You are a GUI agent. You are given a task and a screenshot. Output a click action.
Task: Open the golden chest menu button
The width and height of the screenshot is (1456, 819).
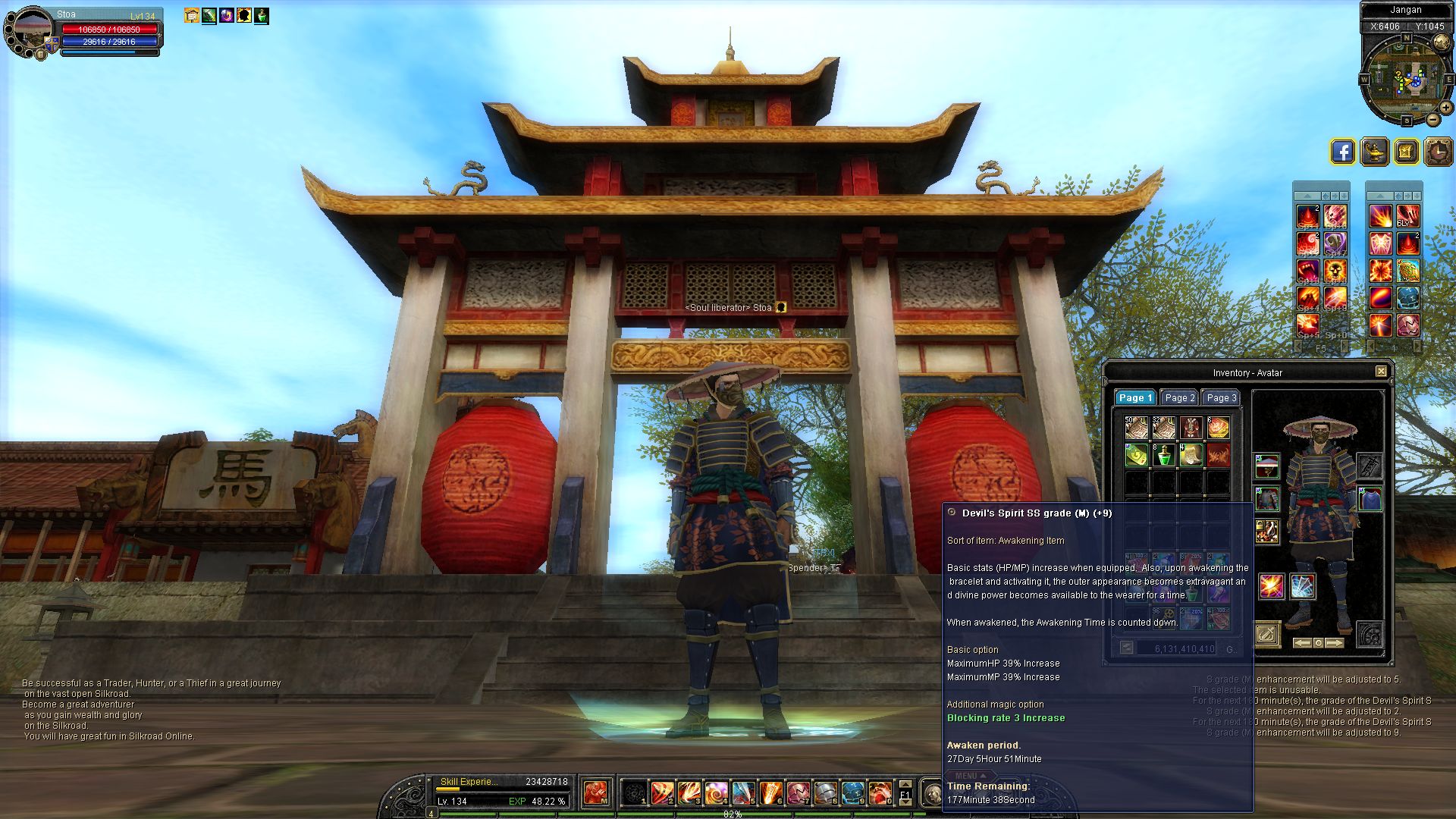tap(1406, 152)
